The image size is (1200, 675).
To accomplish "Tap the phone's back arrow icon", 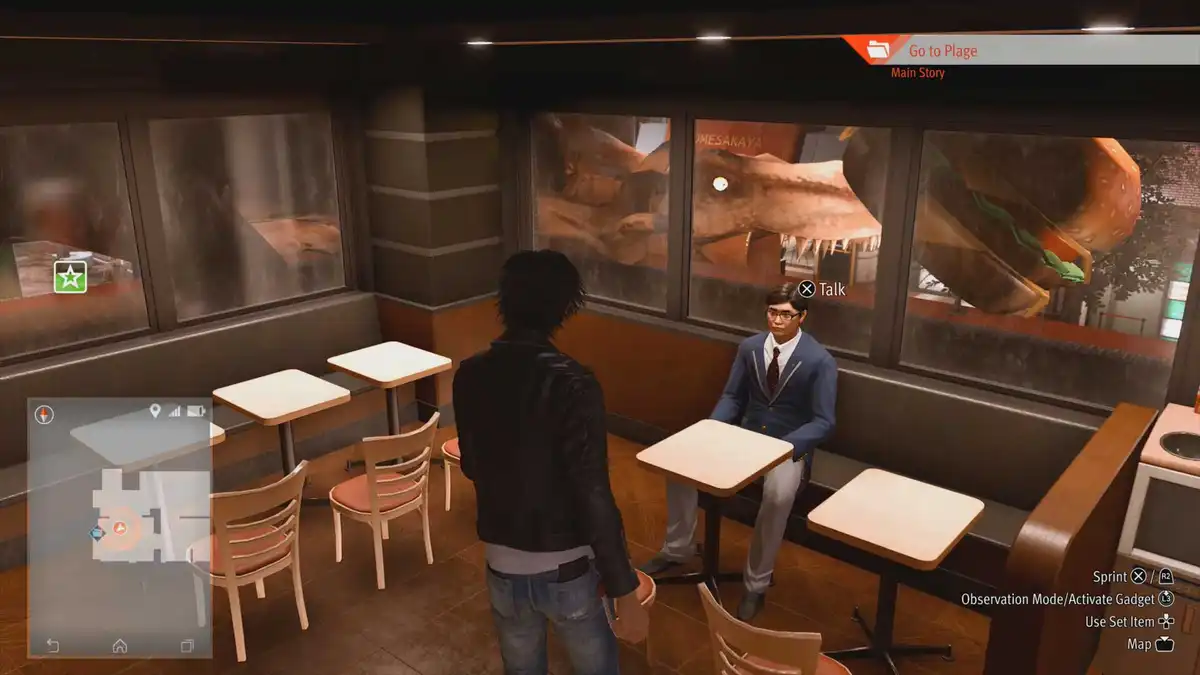I will 52,645.
